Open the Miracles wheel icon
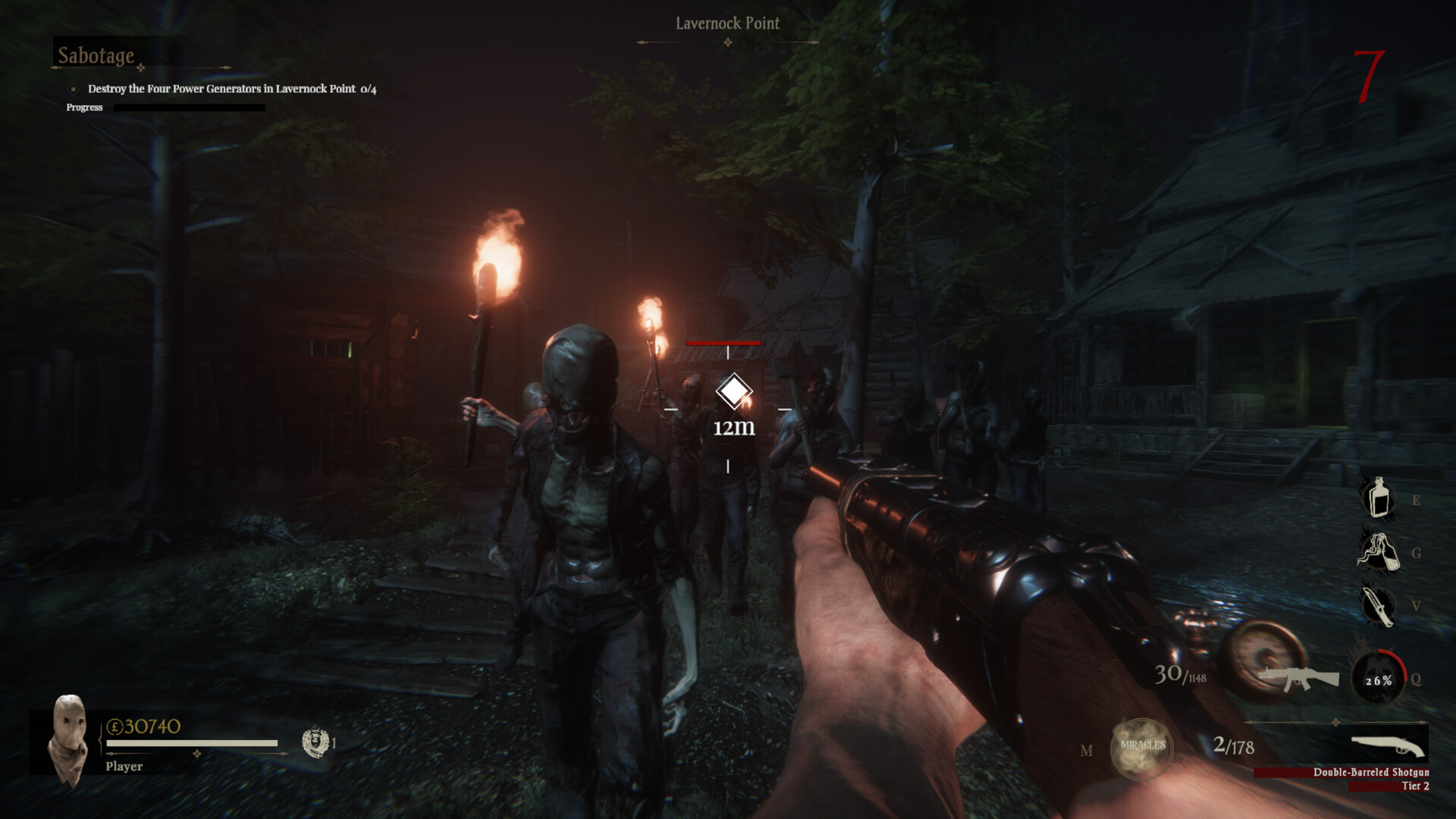The height and width of the screenshot is (819, 1456). click(x=1141, y=746)
